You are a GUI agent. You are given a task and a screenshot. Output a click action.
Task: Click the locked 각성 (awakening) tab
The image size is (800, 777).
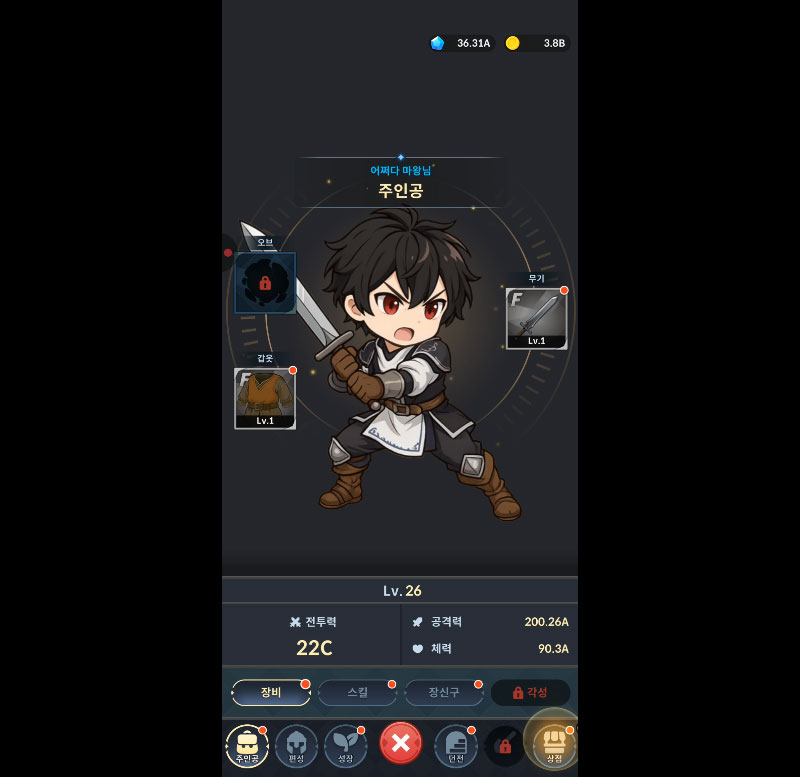[x=530, y=693]
